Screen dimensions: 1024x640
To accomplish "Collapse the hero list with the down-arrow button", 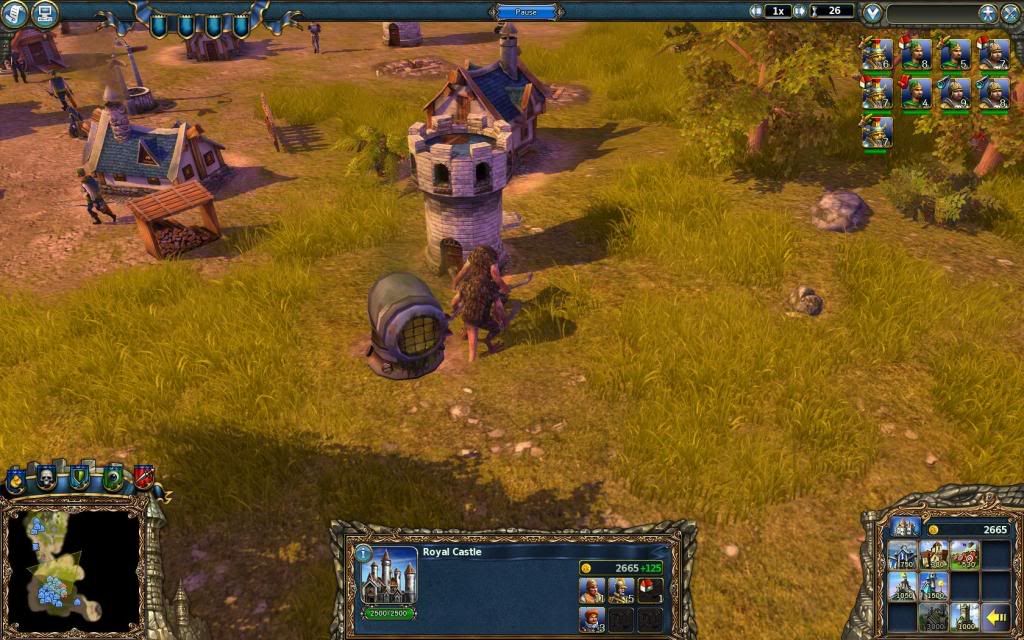I will [x=873, y=13].
